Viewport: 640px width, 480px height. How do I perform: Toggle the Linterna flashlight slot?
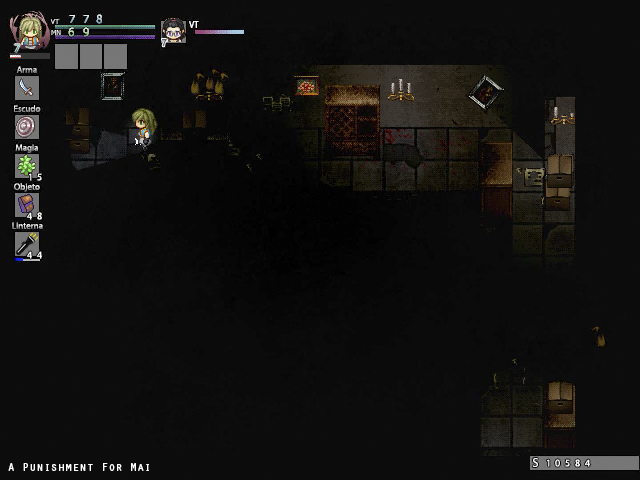27,243
